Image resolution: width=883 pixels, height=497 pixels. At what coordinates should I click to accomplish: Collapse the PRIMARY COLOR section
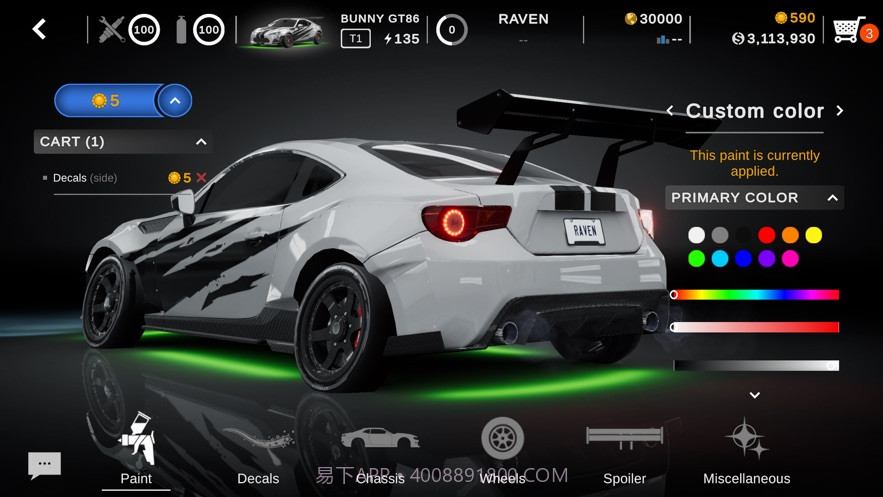[832, 198]
